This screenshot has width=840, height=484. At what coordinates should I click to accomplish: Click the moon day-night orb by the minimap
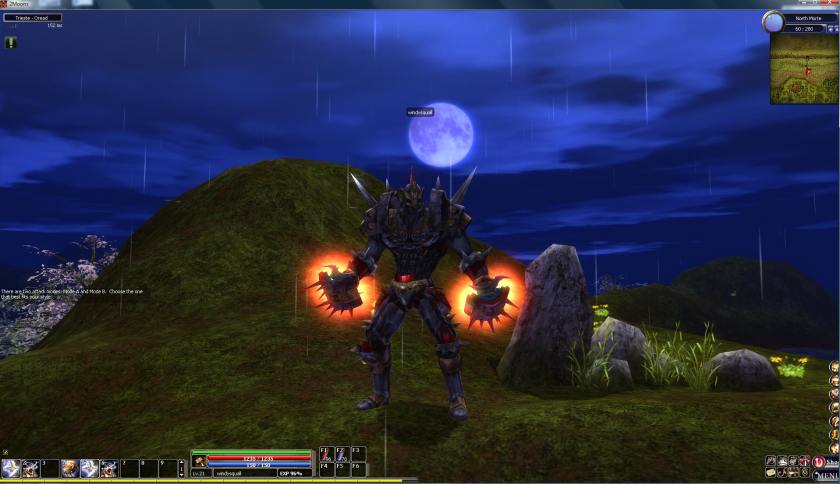pos(773,22)
